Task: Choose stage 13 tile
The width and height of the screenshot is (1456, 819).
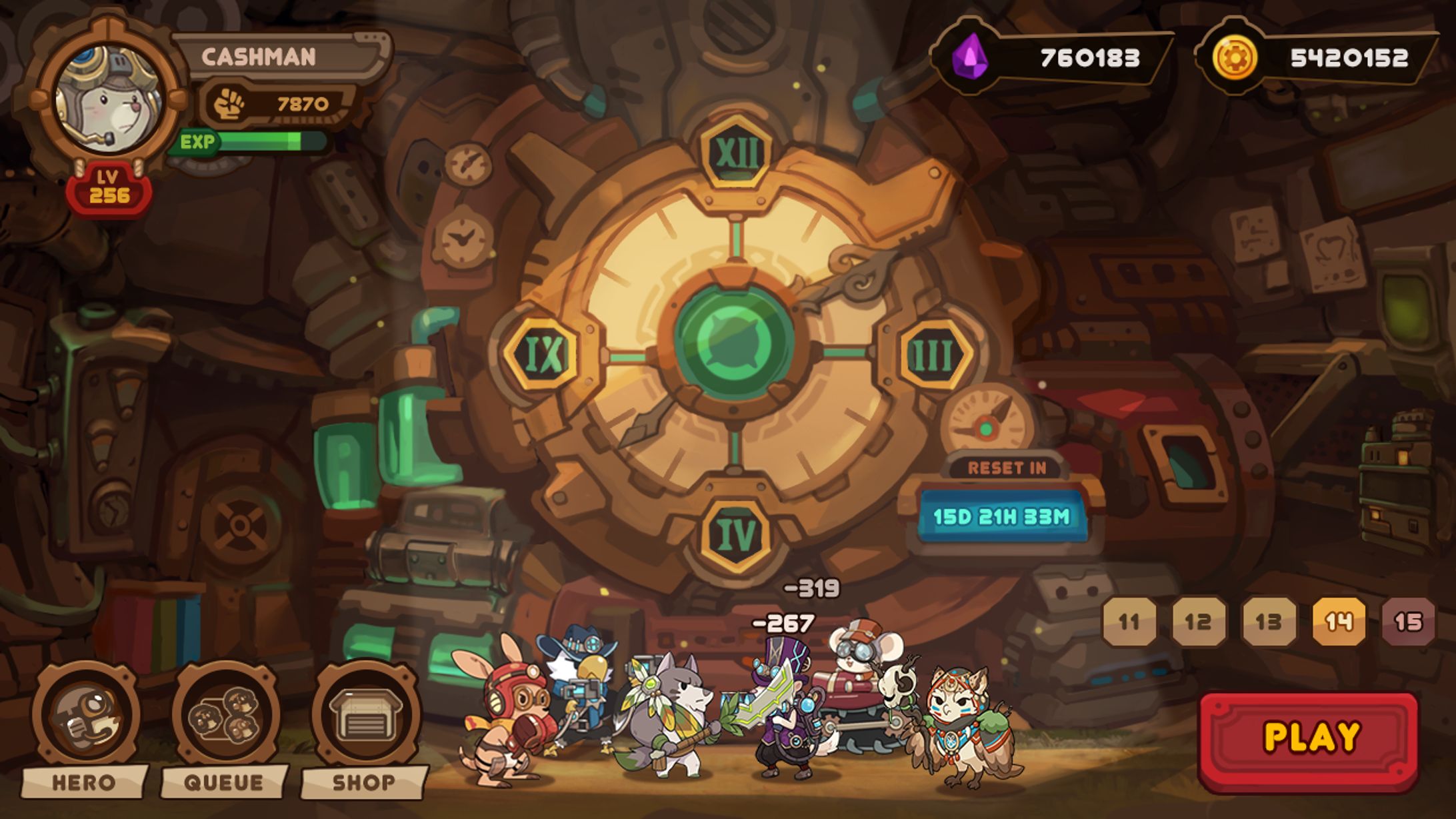Action: (x=1269, y=622)
